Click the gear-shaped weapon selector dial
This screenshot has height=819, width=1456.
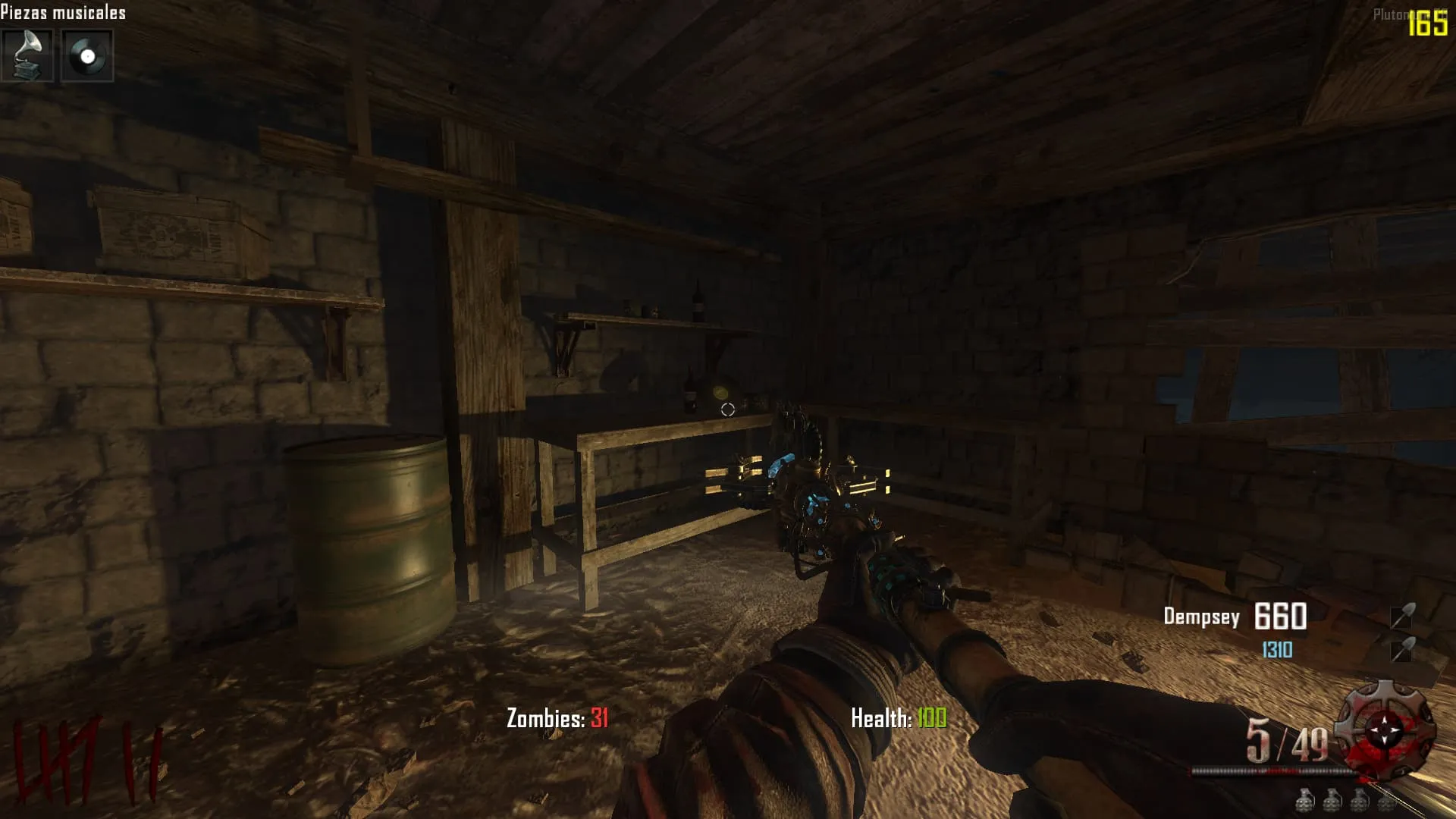click(1385, 730)
